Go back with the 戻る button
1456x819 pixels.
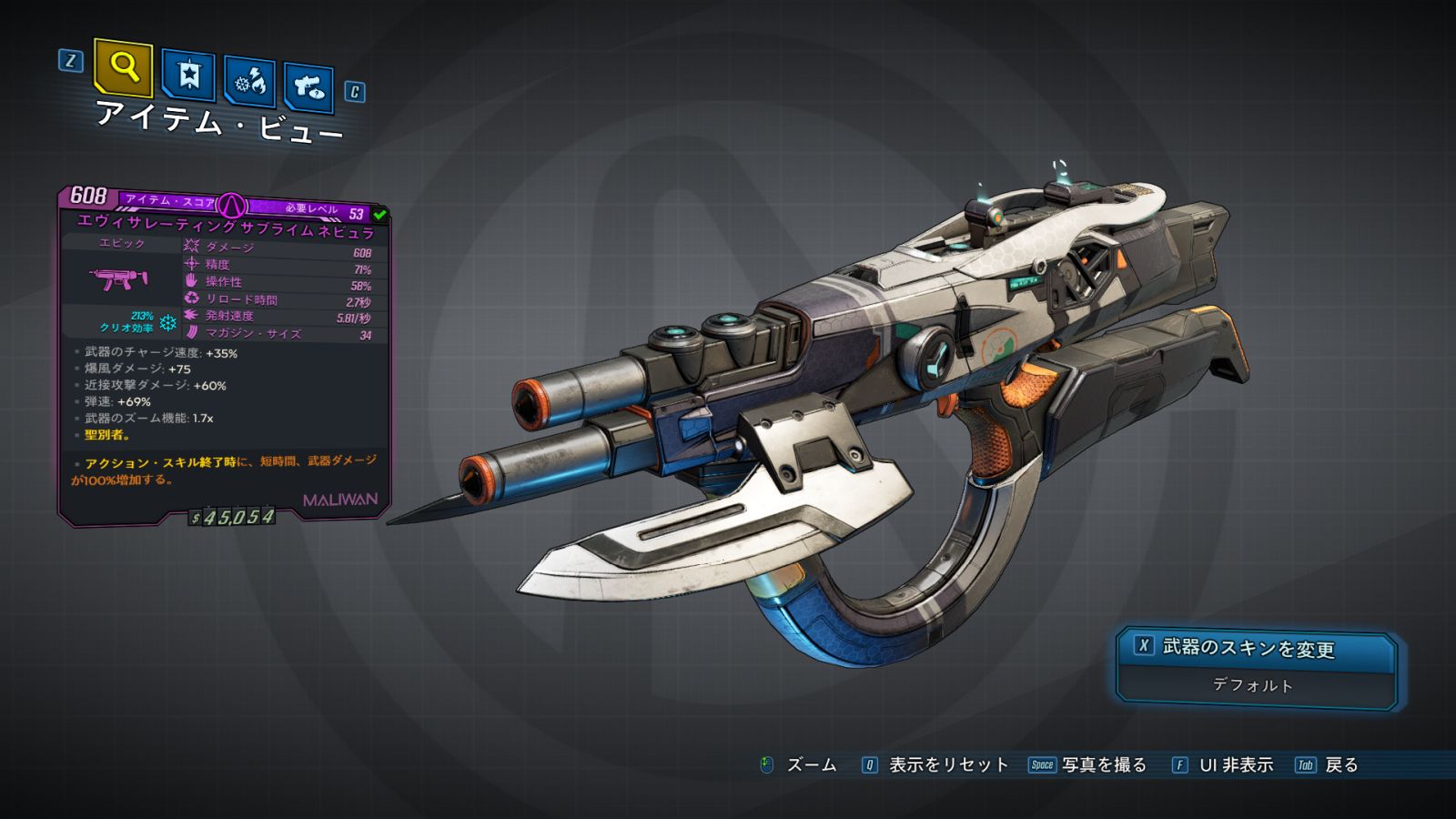1328,765
